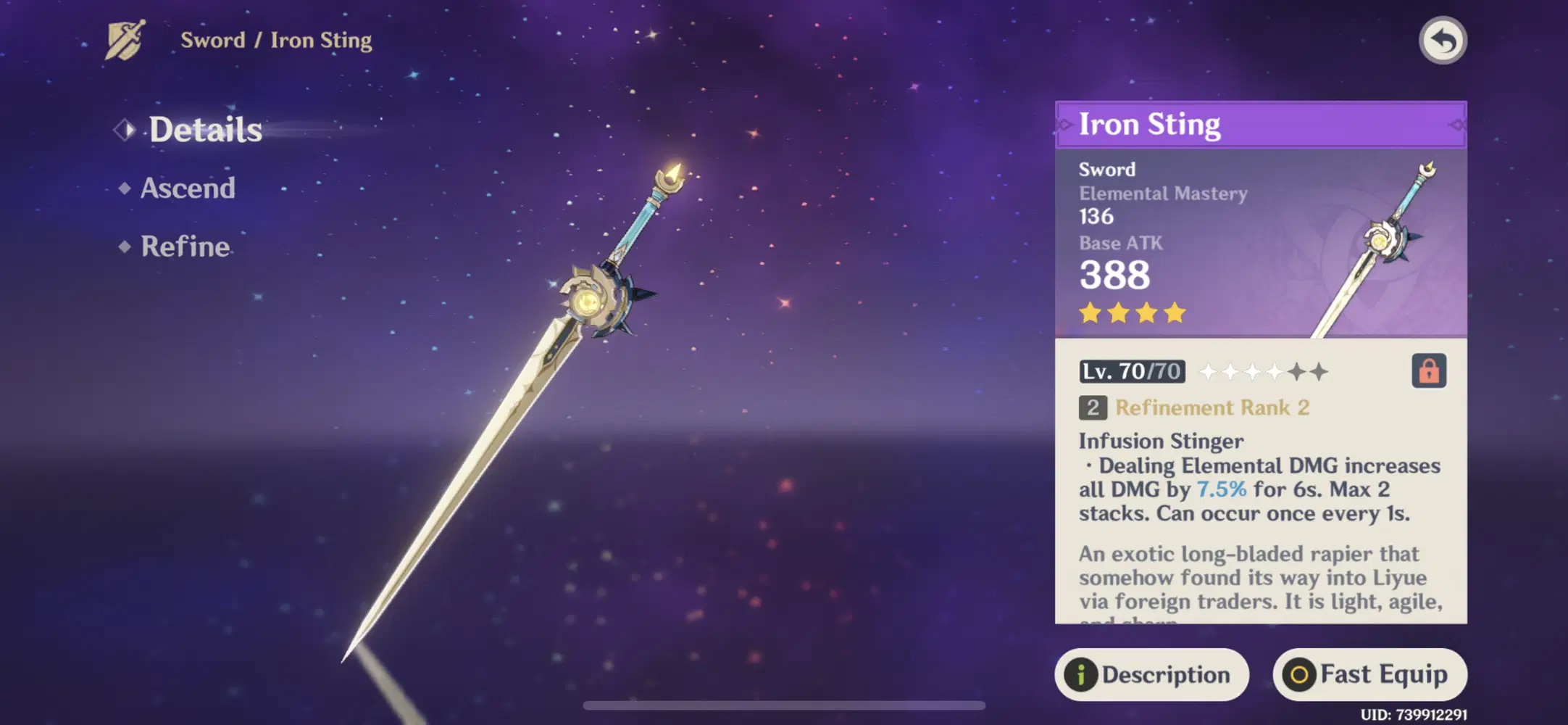
Task: Open the Ascend tab
Action: [x=187, y=188]
